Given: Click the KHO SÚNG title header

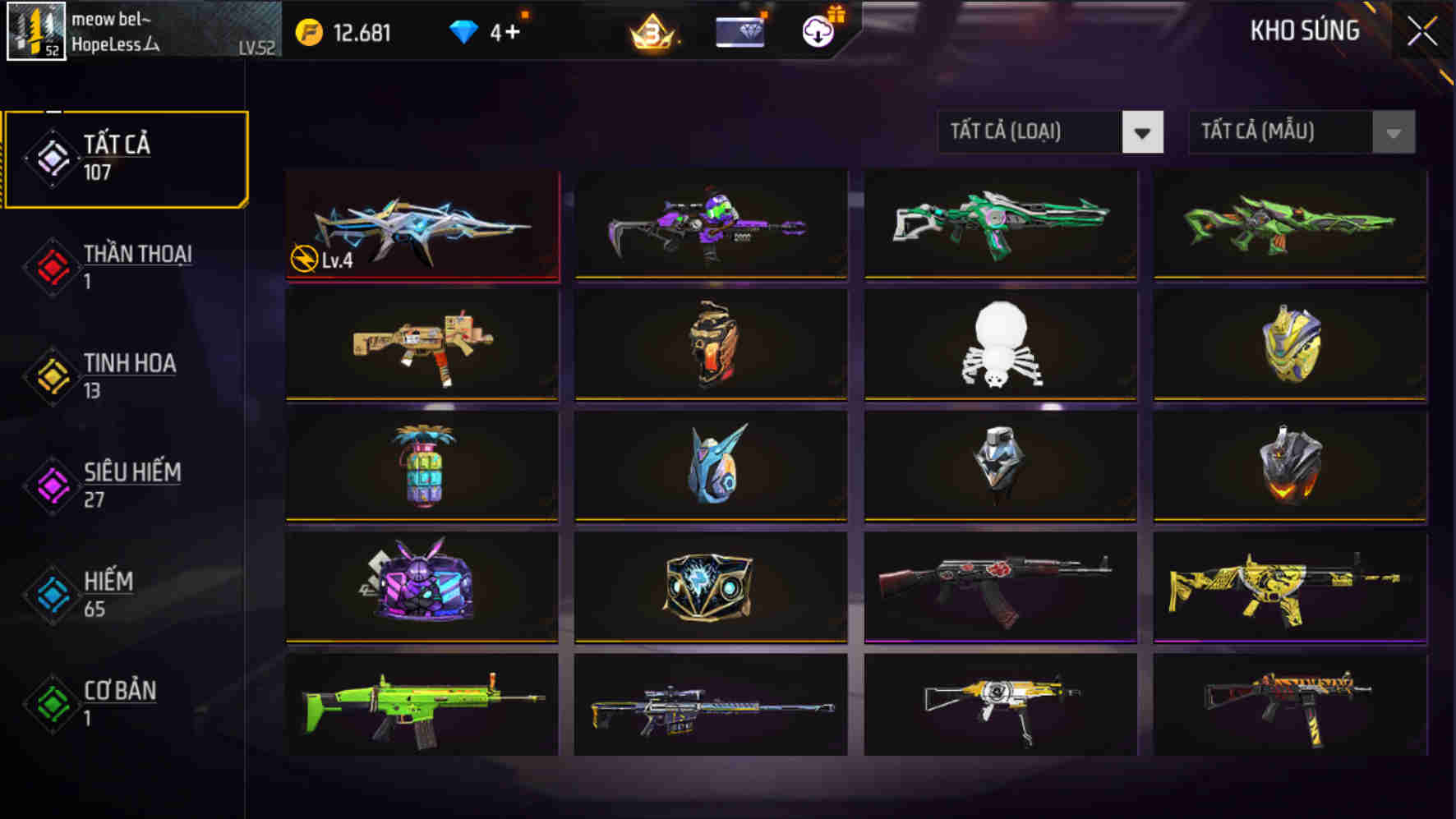Looking at the screenshot, I should pyautogui.click(x=1304, y=31).
